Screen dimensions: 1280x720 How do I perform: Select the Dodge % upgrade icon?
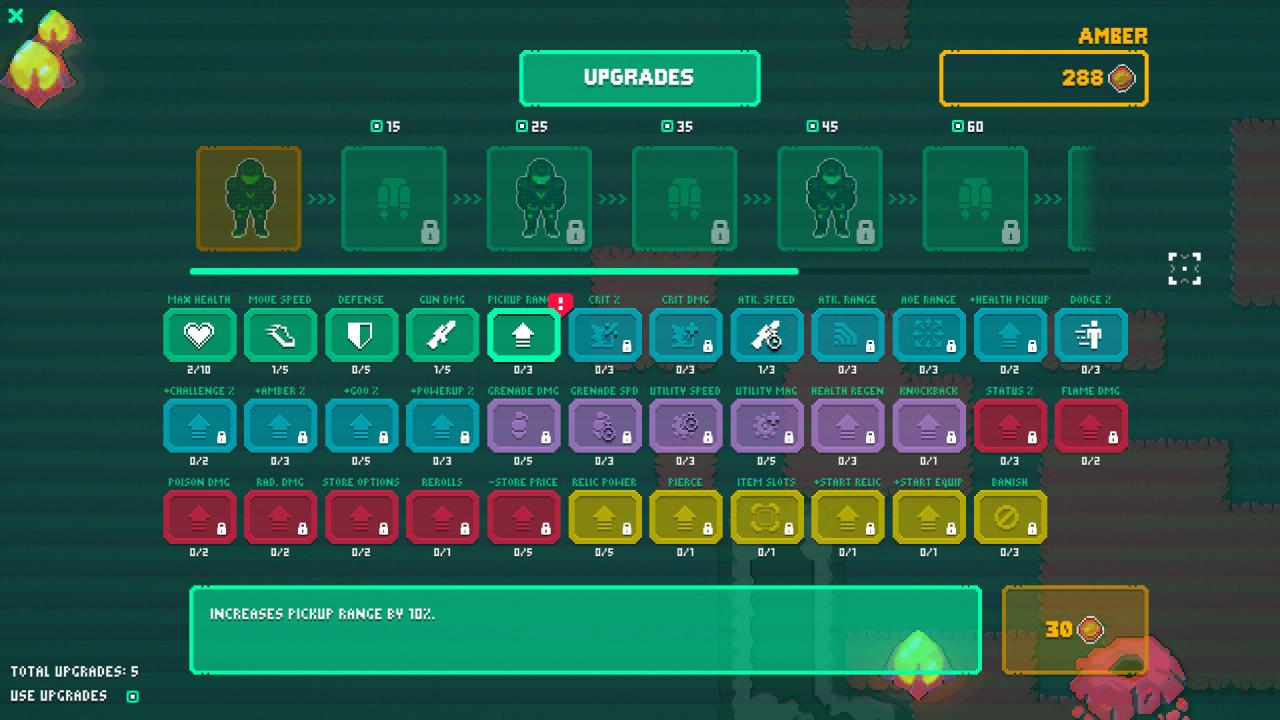point(1092,335)
